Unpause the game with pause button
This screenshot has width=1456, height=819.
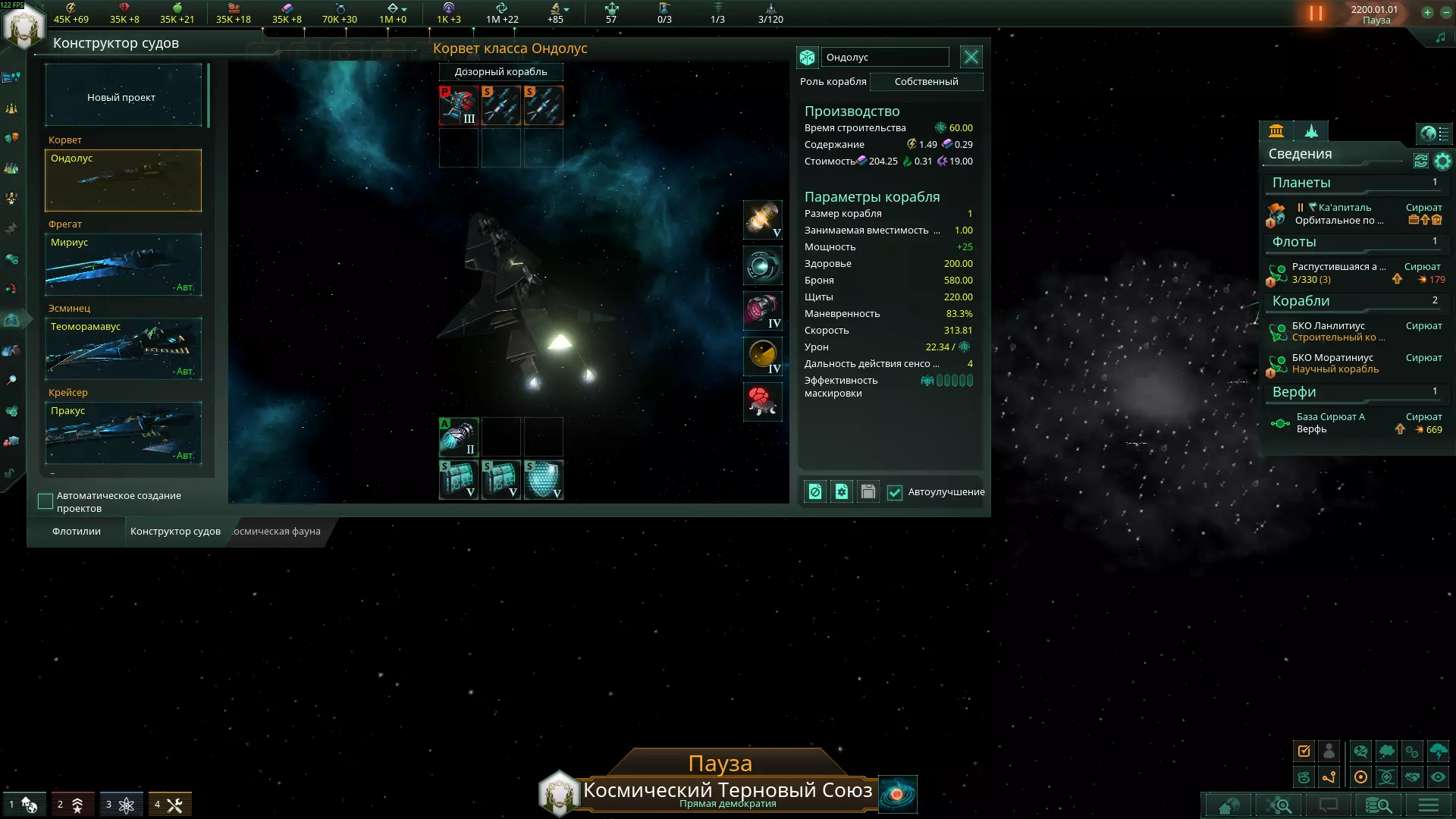click(1316, 14)
